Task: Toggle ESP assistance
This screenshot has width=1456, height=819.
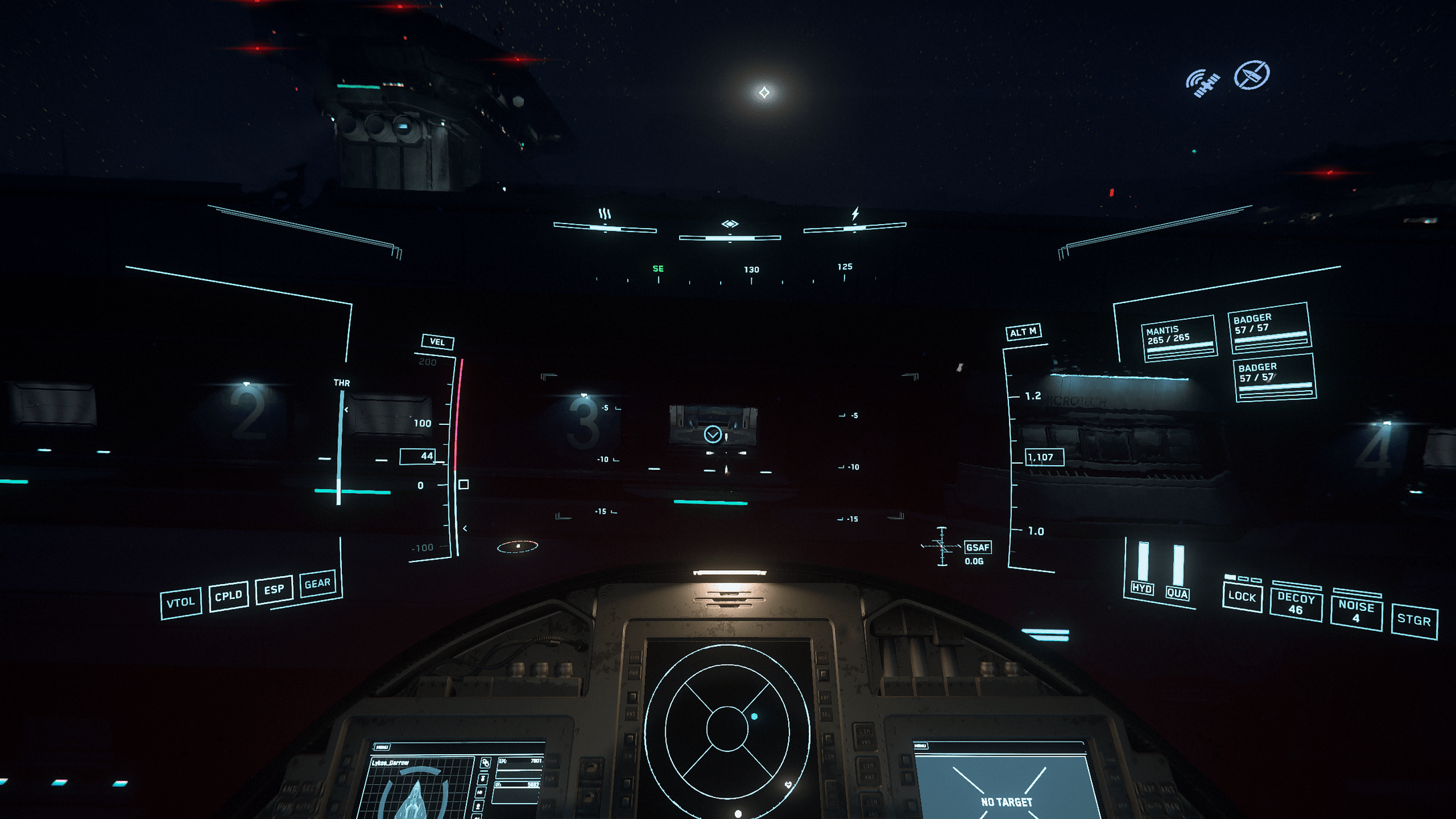Action: point(274,591)
